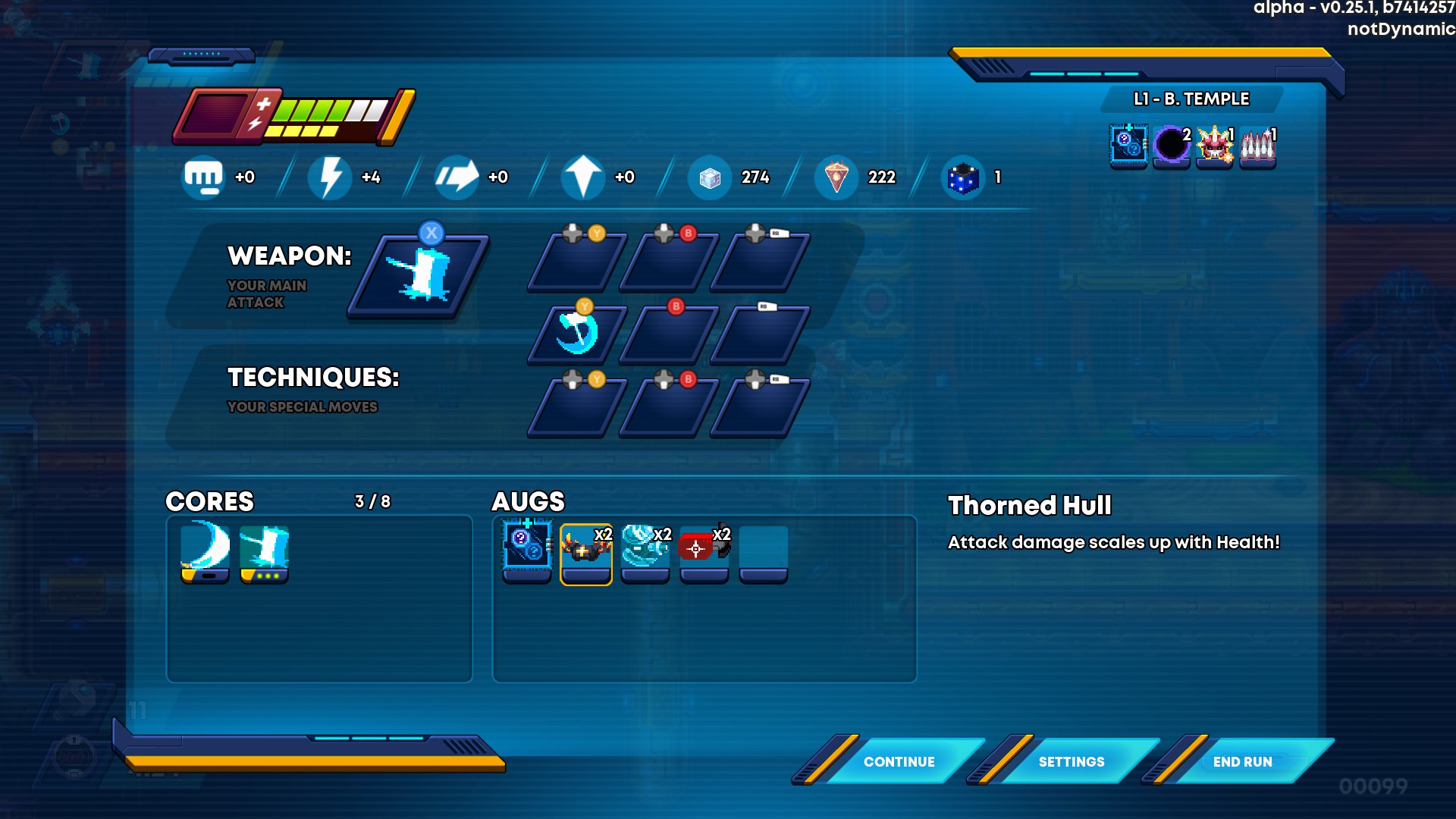Screen dimensions: 1456x819
Task: Select the teal swirl aug
Action: [x=645, y=551]
